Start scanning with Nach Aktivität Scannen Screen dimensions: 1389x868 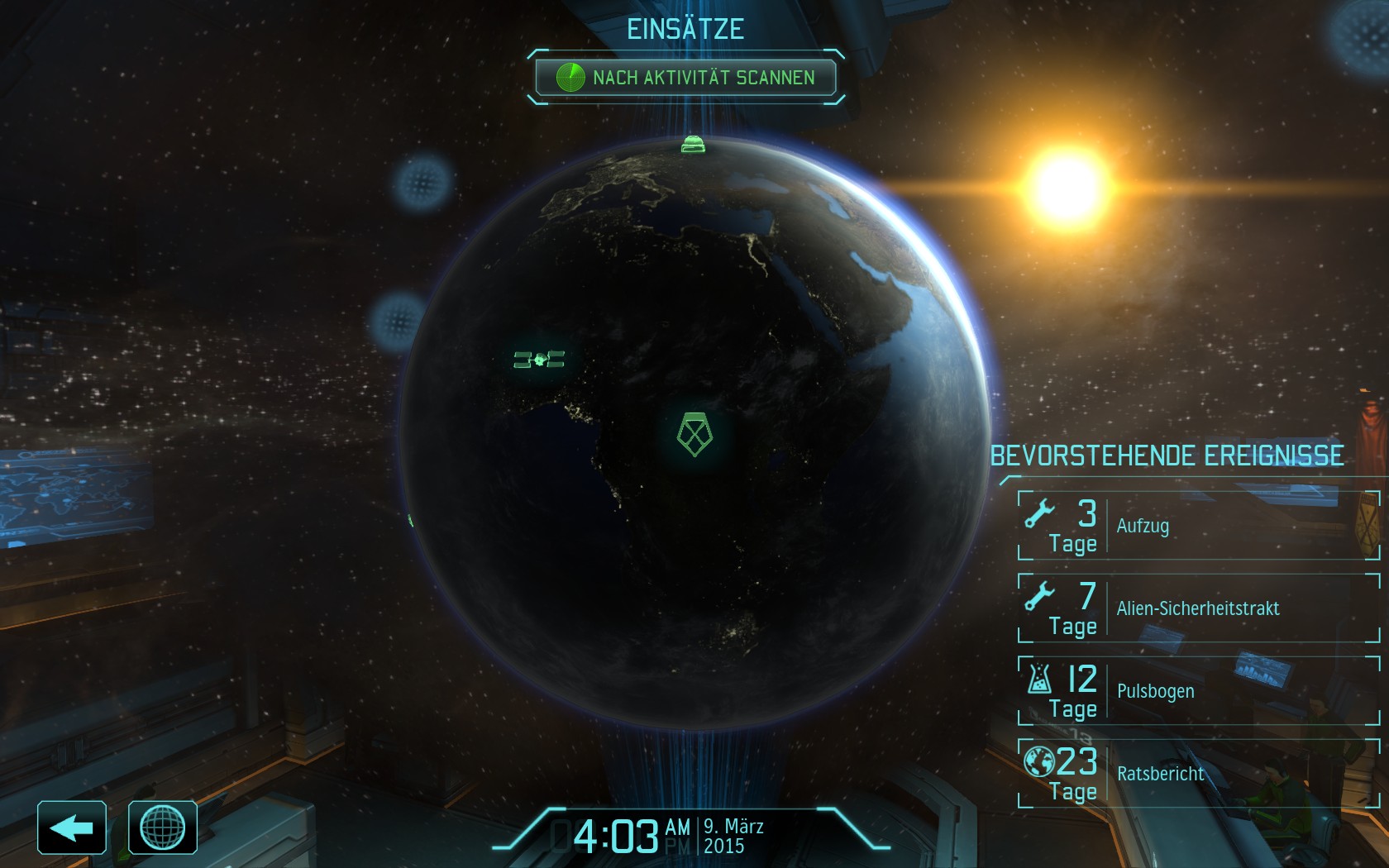pos(685,78)
